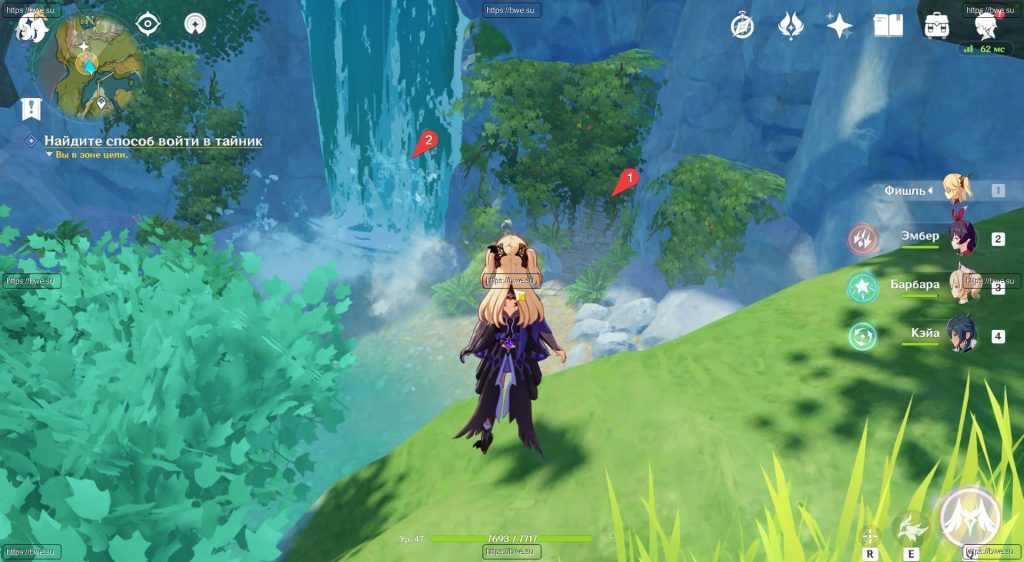This screenshot has height=562, width=1024.
Task: Open the adventure compass icon
Action: point(742,25)
